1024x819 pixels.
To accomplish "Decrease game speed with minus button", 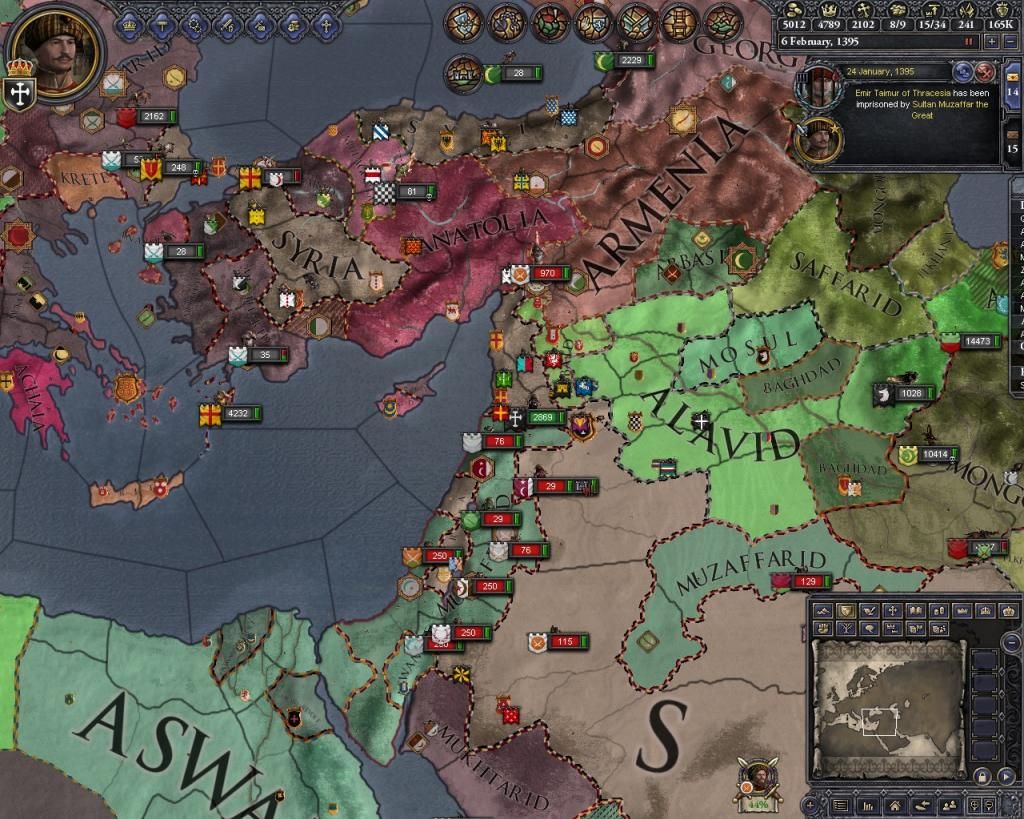I will (1009, 41).
